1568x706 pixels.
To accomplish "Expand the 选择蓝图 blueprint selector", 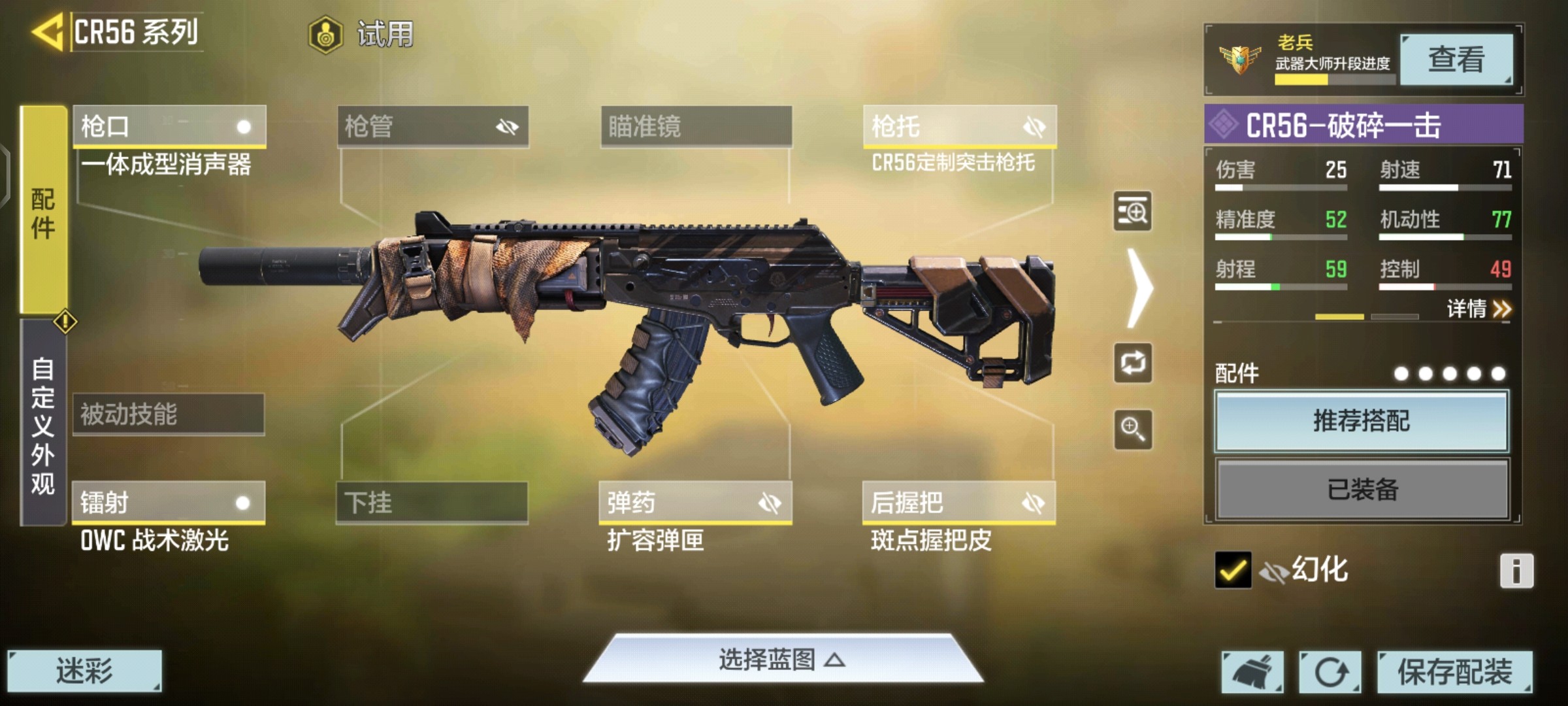I will 782,660.
